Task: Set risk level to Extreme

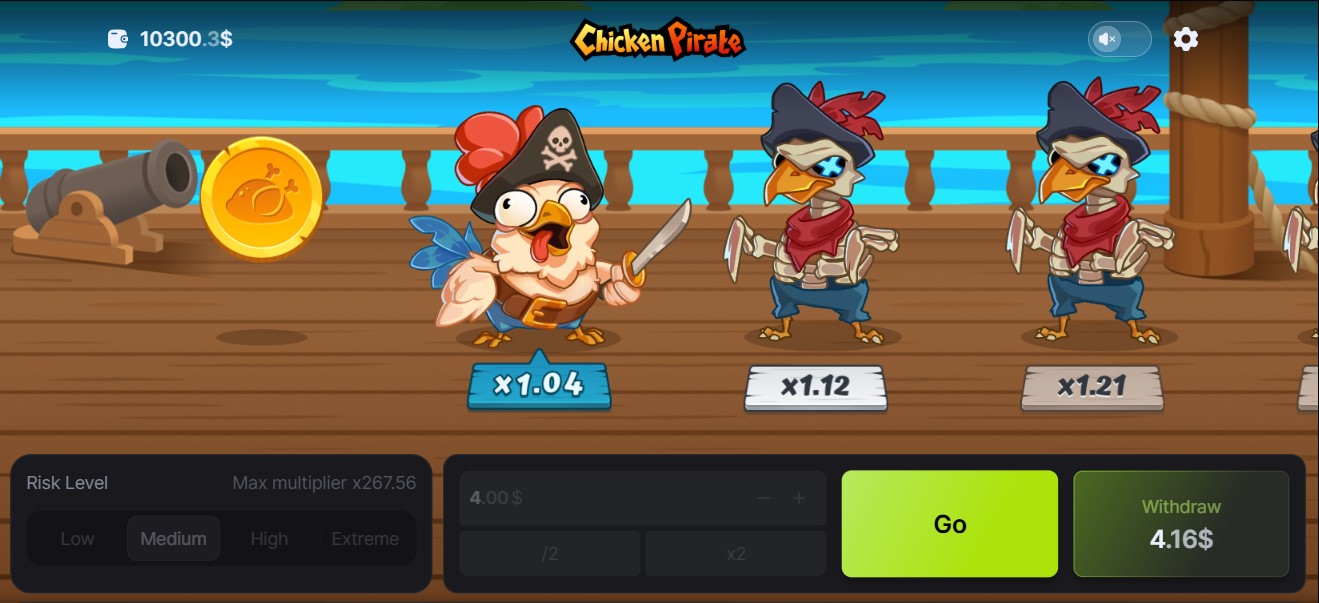Action: pos(365,539)
